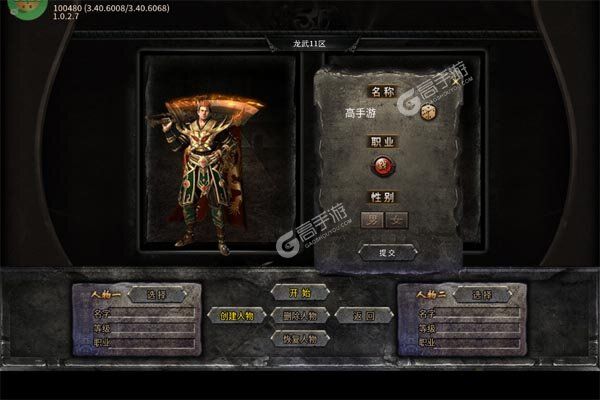Viewport: 600px width, 400px height.
Task: Pick the red warrior class icon
Action: click(384, 165)
